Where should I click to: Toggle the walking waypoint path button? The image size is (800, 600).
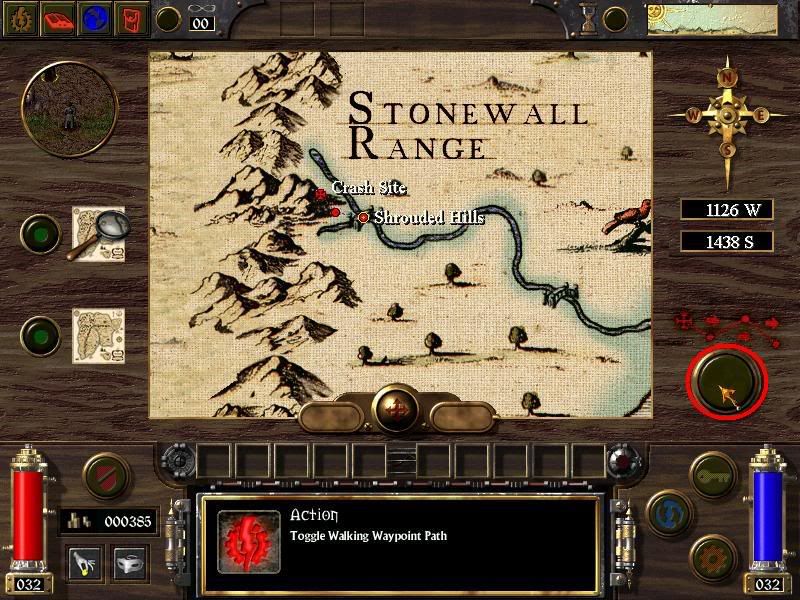point(726,383)
